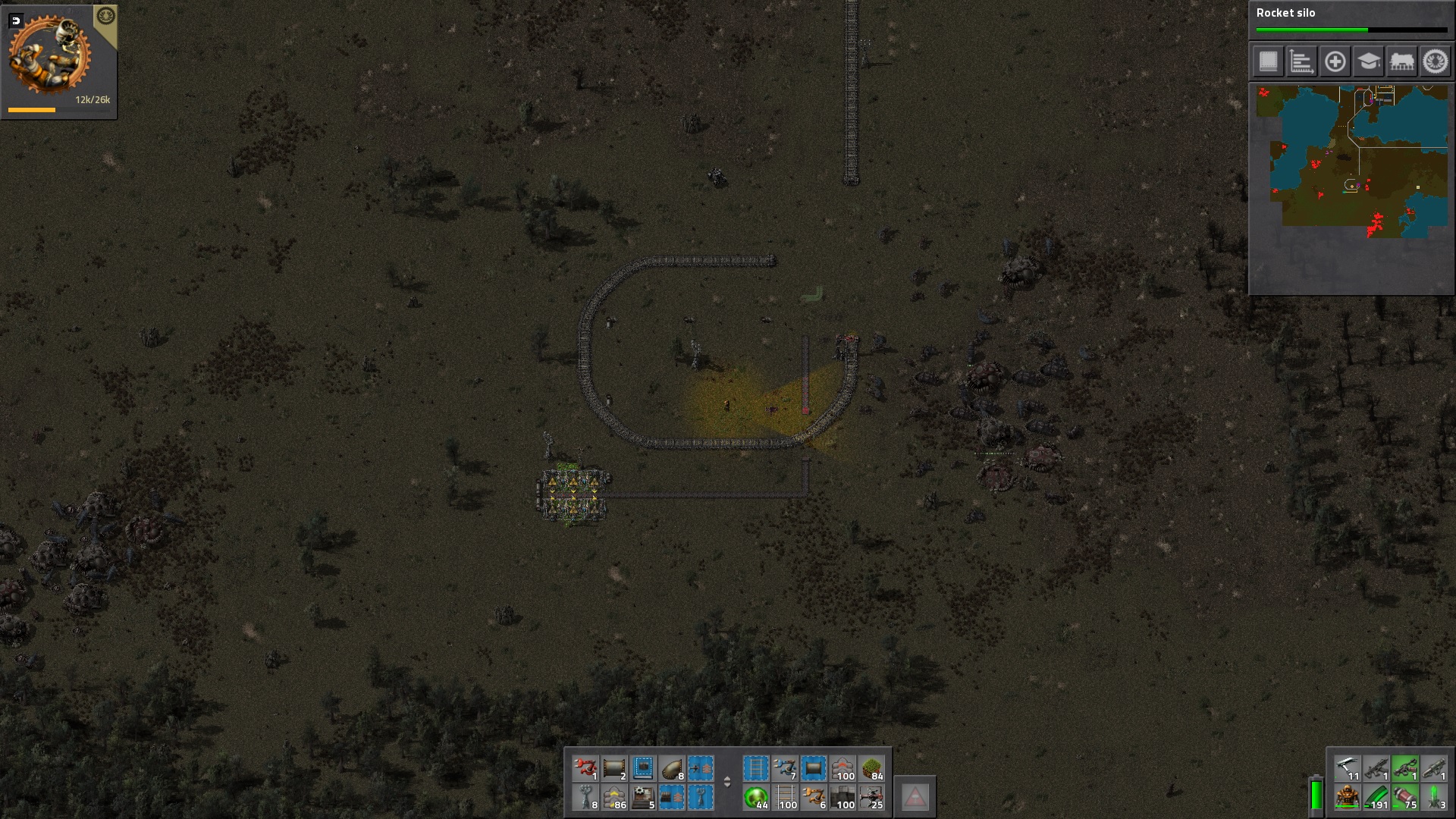Click the orange power armor slot
The image size is (1456, 819).
click(x=1348, y=798)
